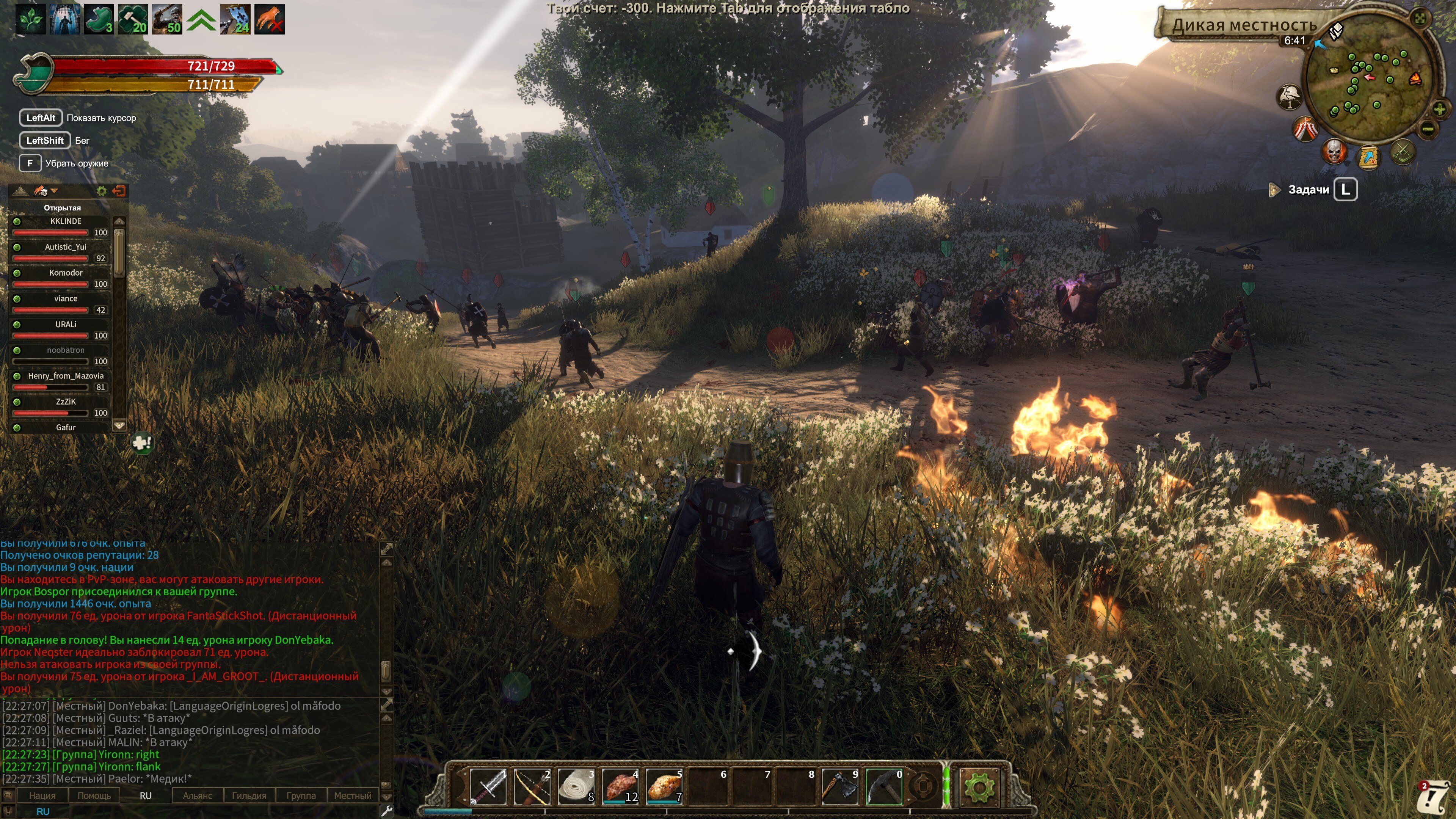Select party member Henry_from_Mazovia
1456x819 pixels.
pyautogui.click(x=66, y=376)
